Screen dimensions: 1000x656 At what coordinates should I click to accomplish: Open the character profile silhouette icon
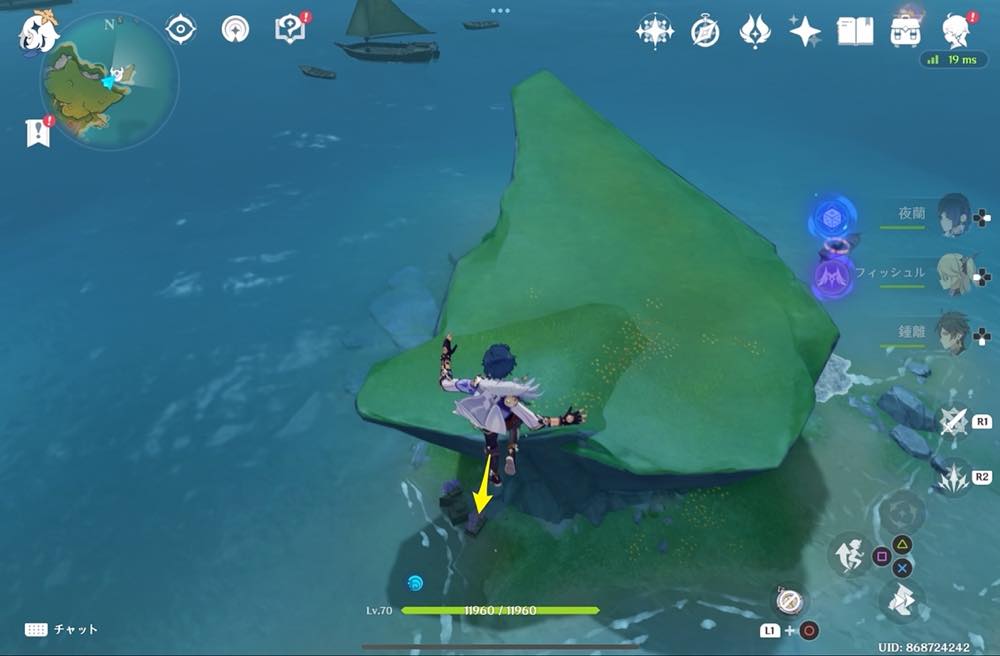point(957,32)
